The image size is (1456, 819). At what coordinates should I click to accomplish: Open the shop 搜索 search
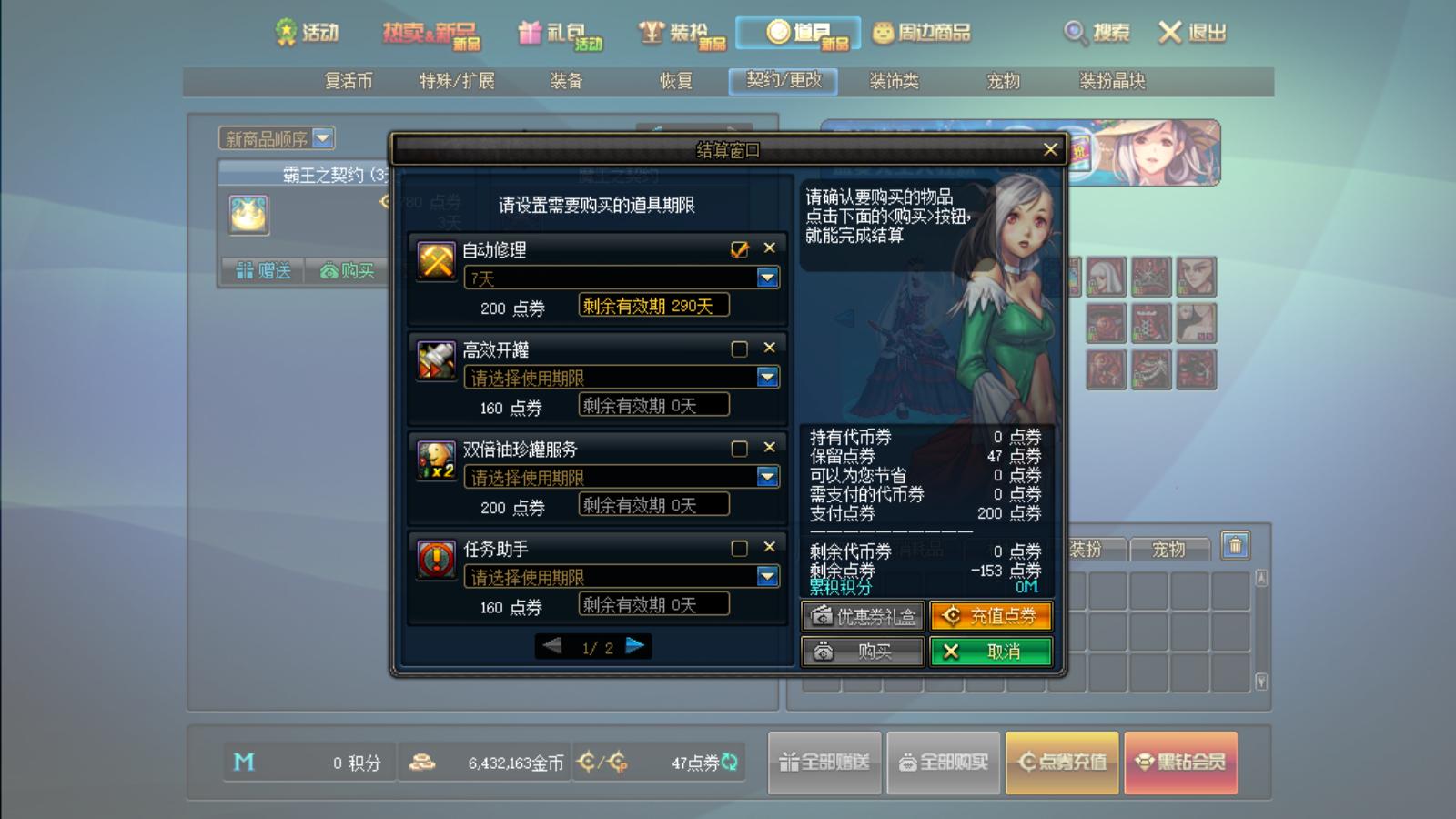[x=1097, y=34]
